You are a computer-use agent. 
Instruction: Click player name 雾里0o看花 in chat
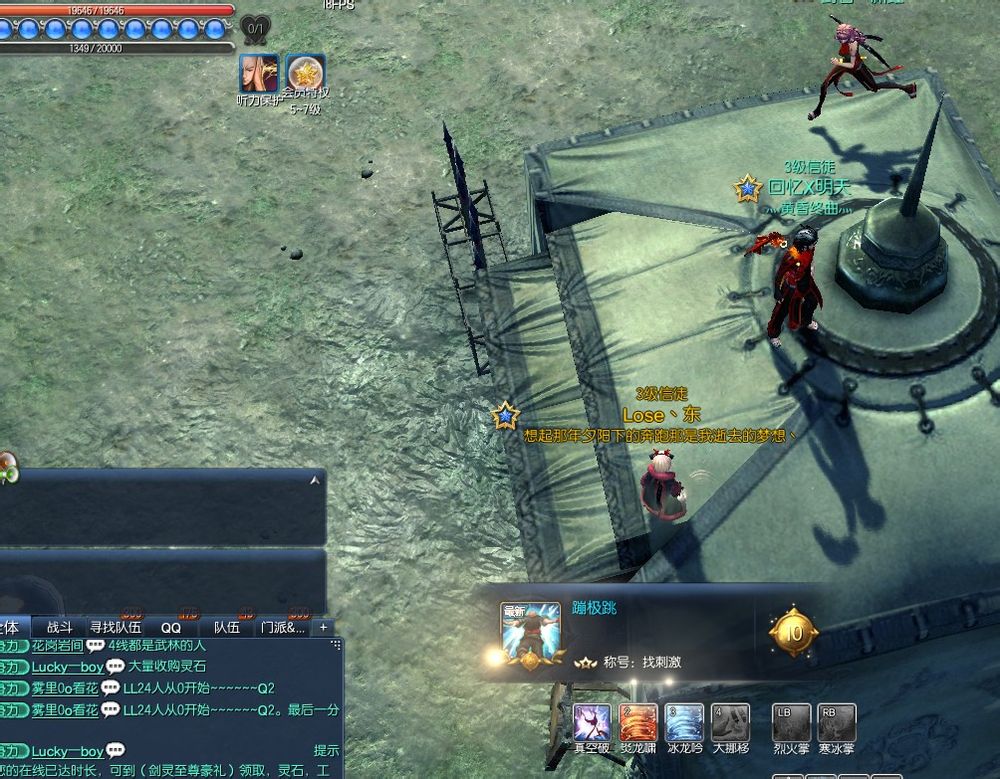click(x=64, y=688)
